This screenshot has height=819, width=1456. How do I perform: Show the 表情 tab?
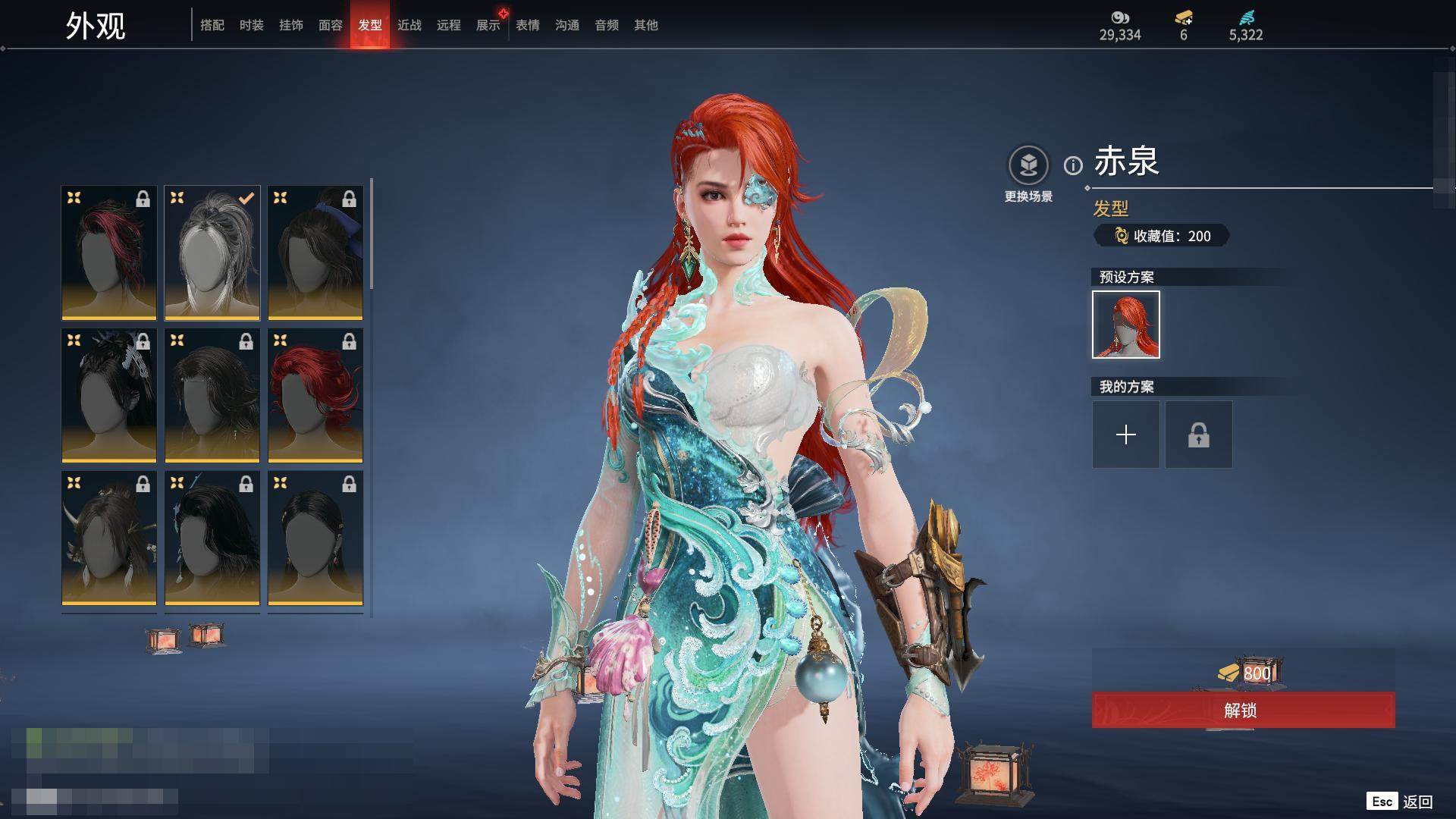pyautogui.click(x=527, y=25)
